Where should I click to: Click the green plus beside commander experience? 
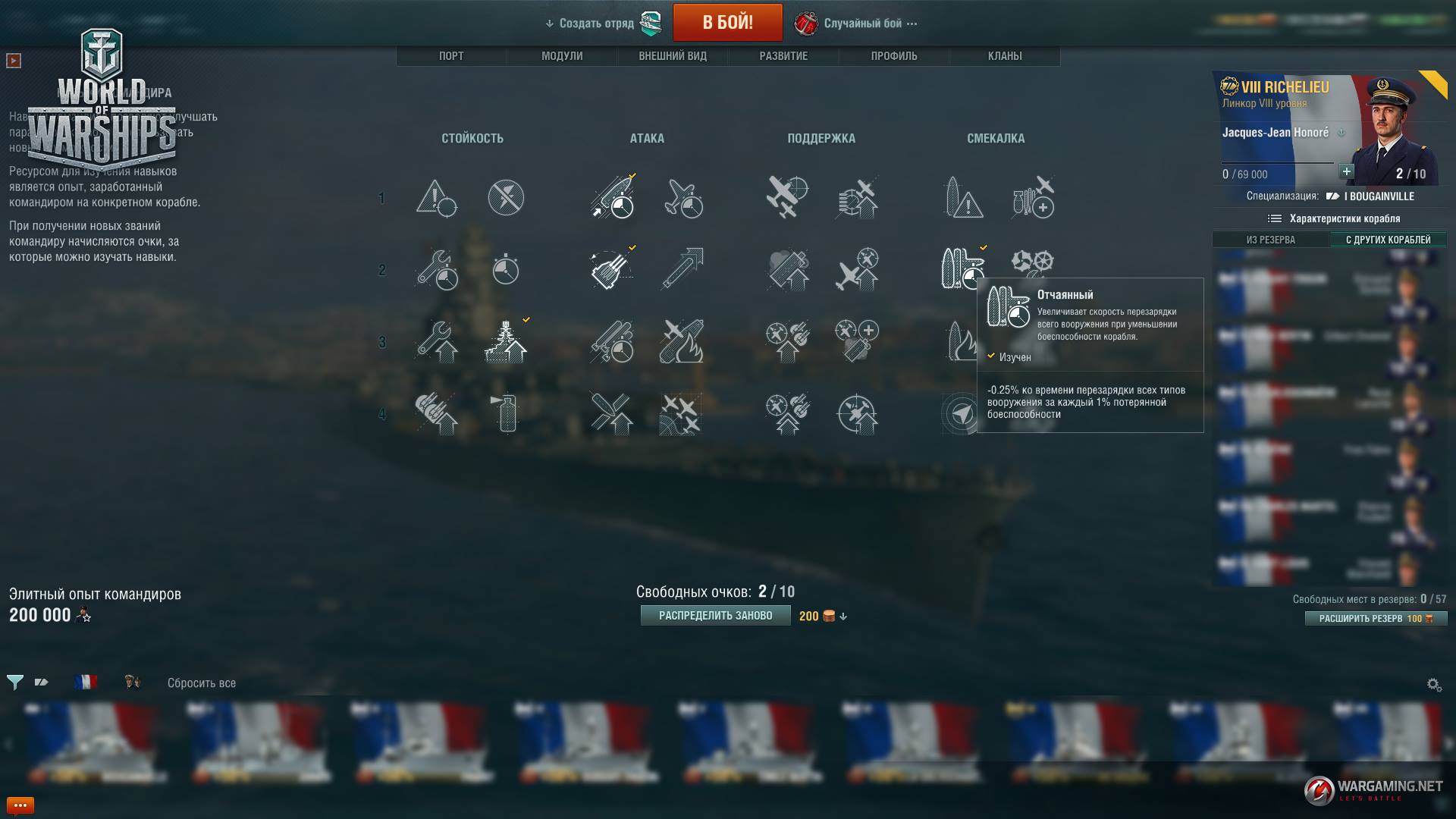[1347, 171]
